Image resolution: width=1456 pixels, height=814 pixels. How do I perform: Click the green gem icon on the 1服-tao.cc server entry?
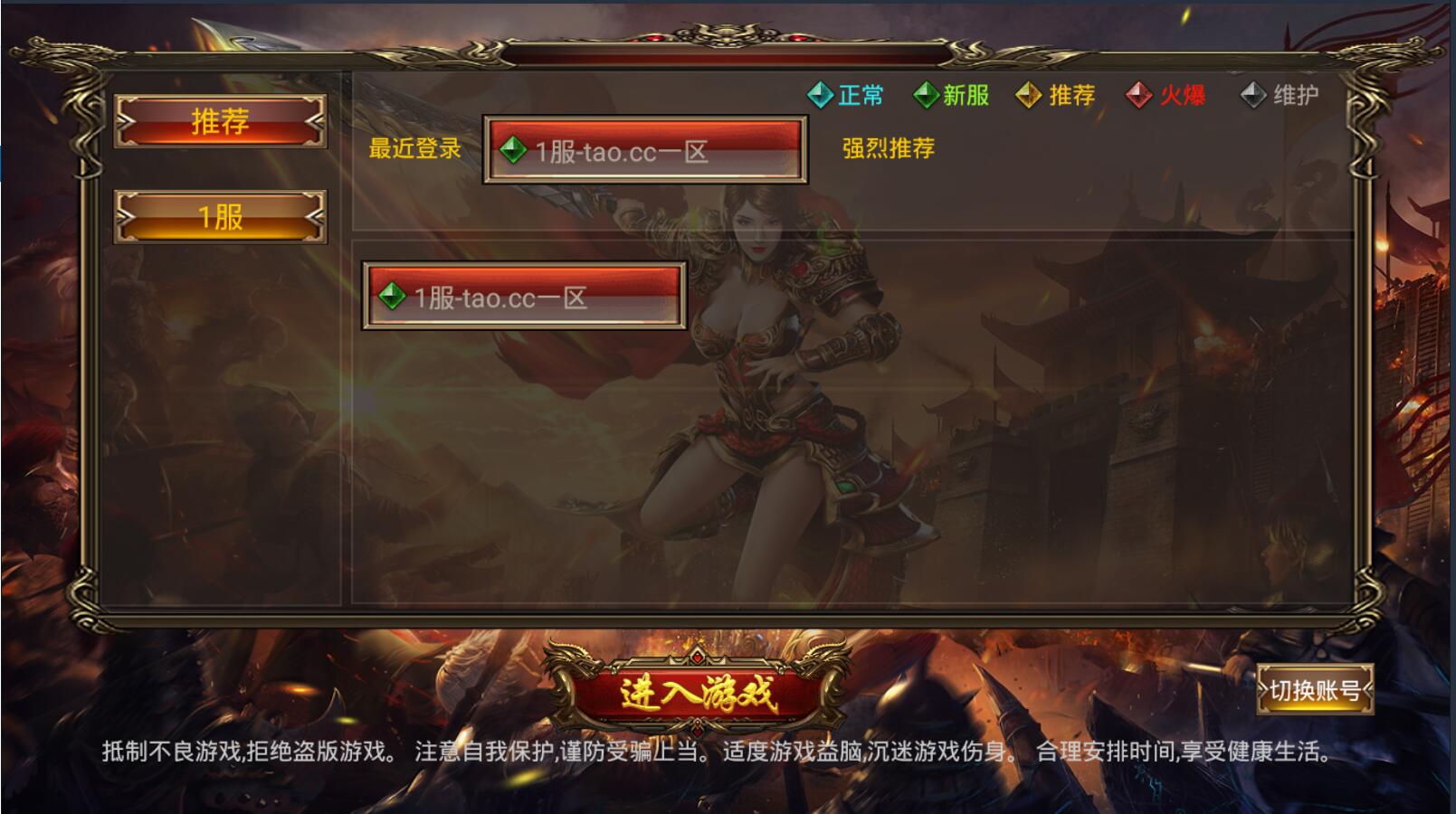393,295
